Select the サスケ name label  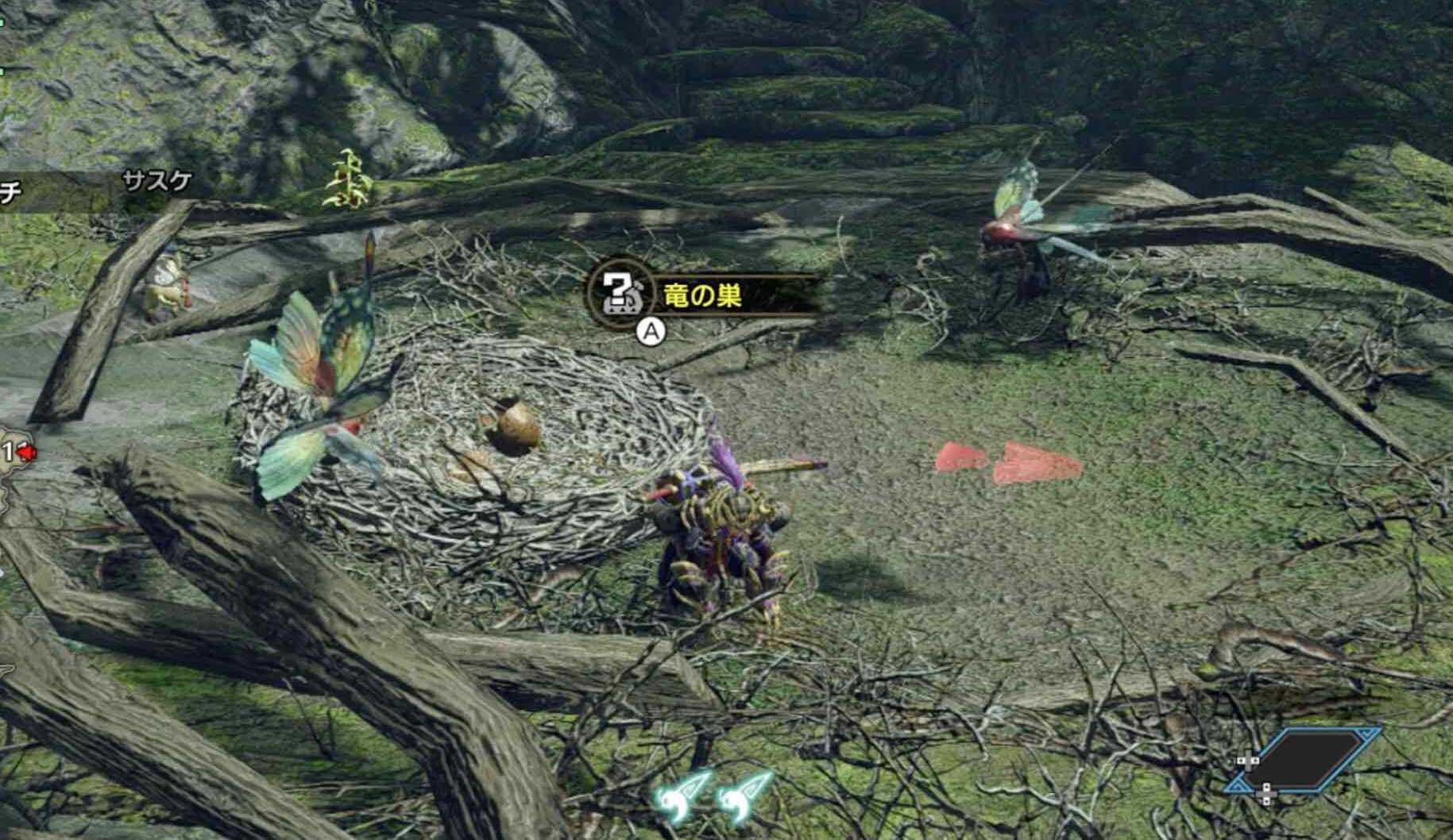point(156,181)
